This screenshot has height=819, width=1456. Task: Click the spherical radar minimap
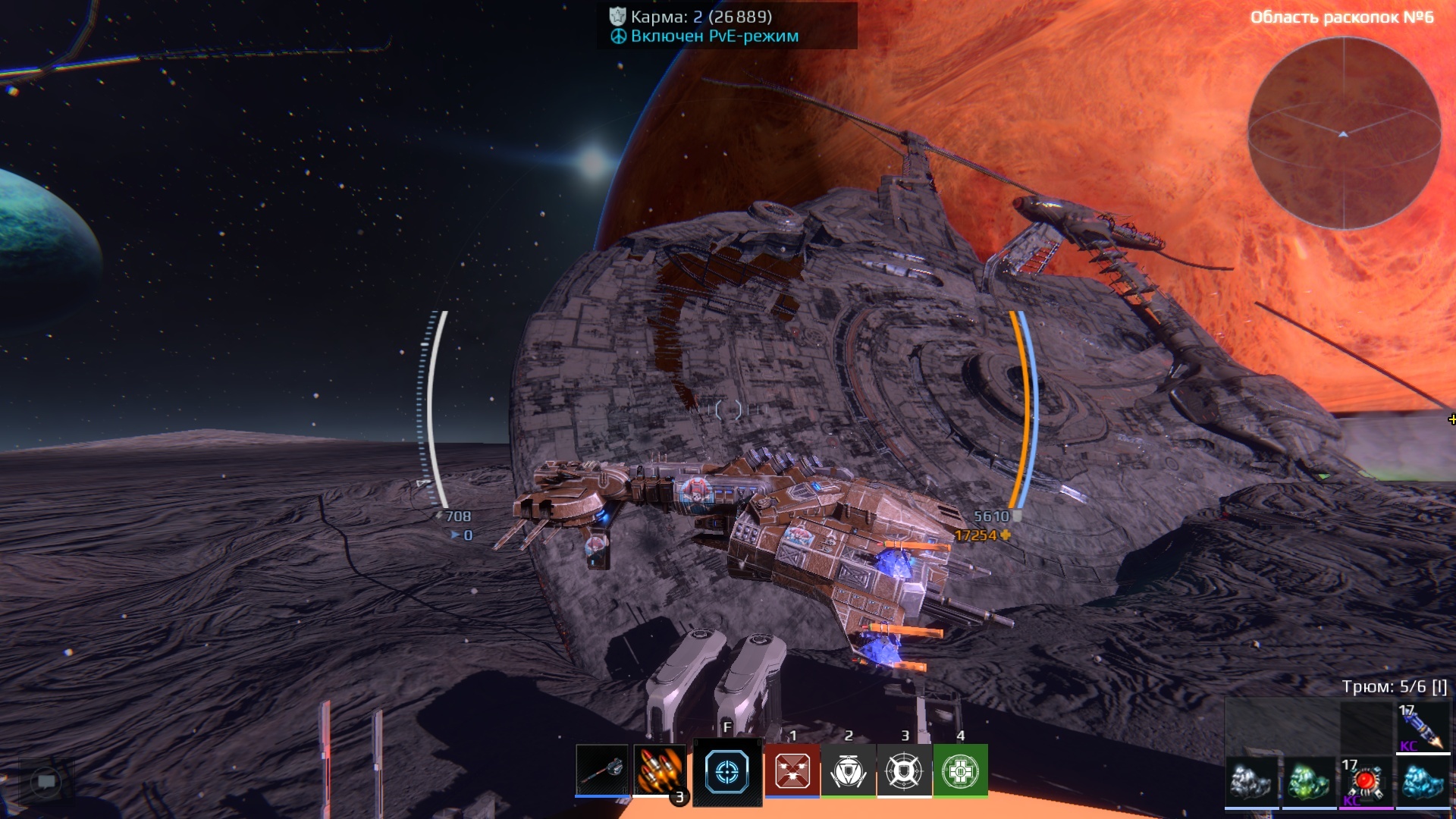click(x=1344, y=133)
